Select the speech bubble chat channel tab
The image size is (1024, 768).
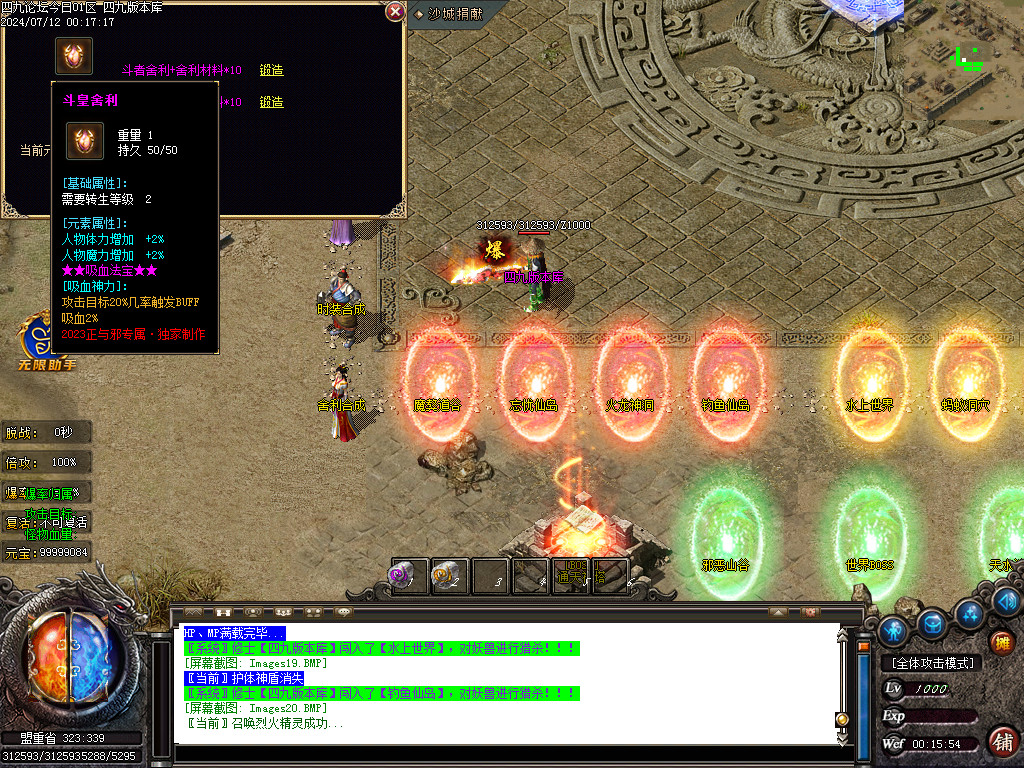pos(343,611)
